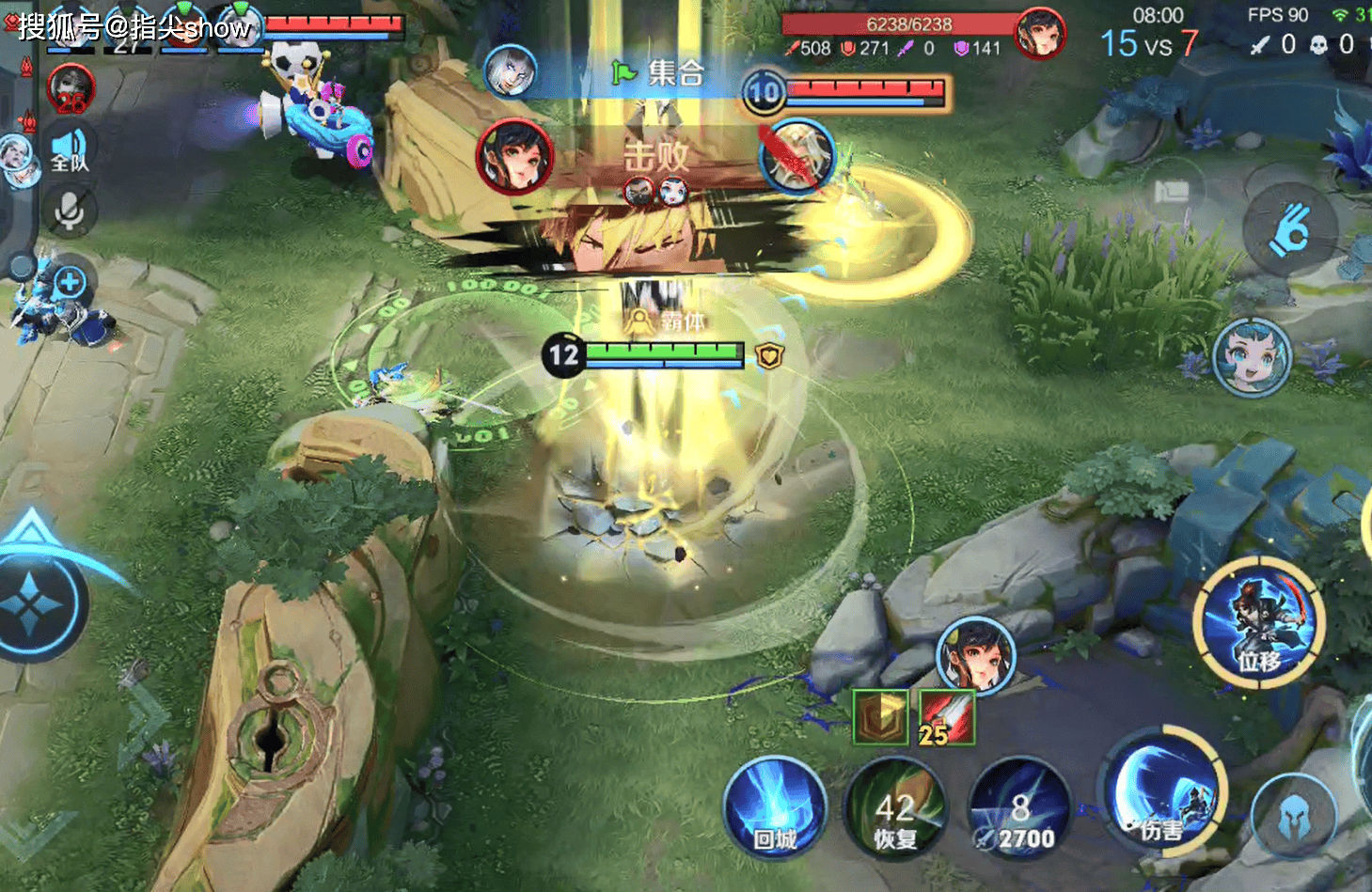Use the 恢复 heal spell
Viewport: 1372px width, 892px height.
tap(895, 810)
